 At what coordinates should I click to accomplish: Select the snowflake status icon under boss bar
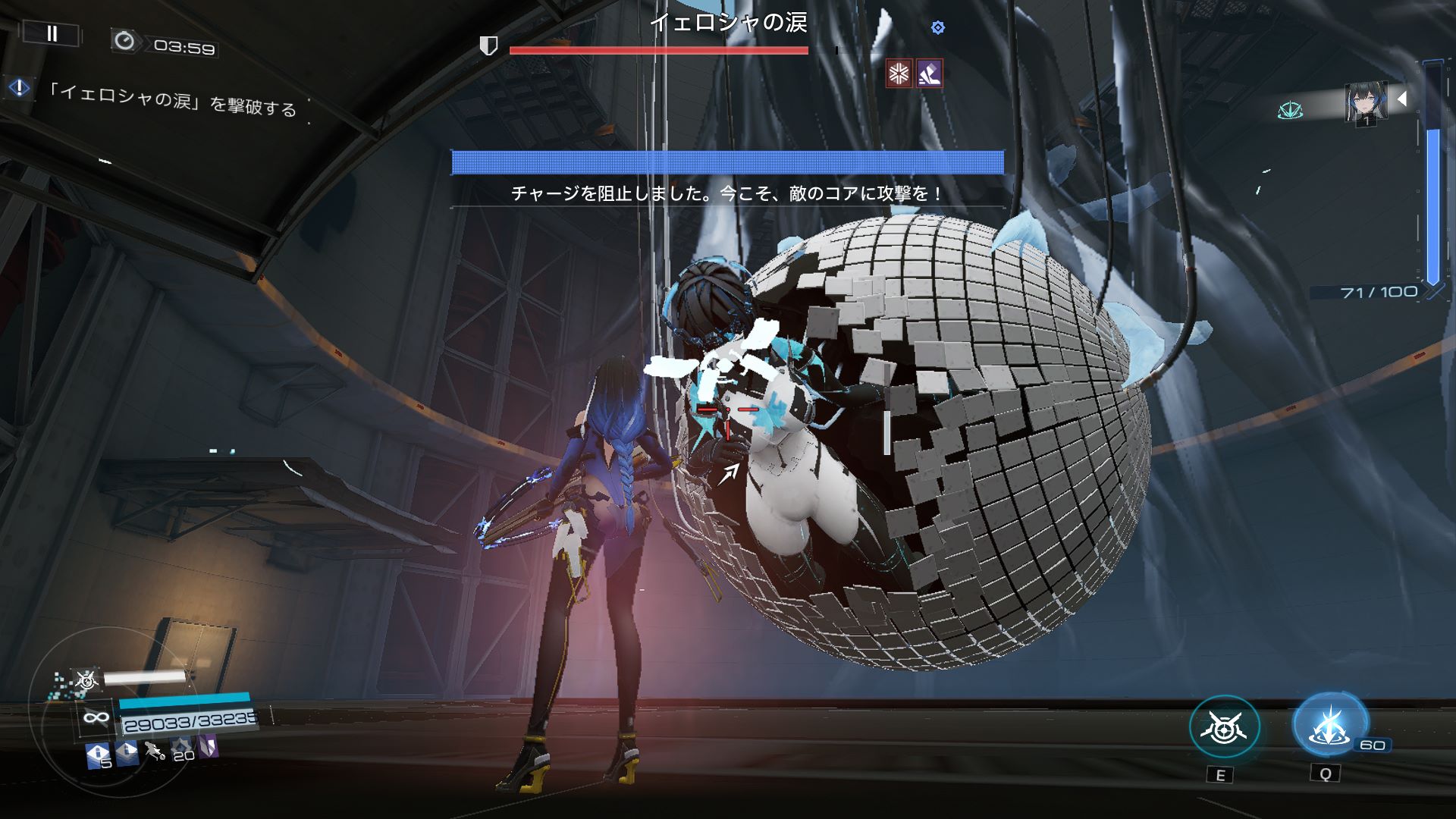pyautogui.click(x=899, y=74)
